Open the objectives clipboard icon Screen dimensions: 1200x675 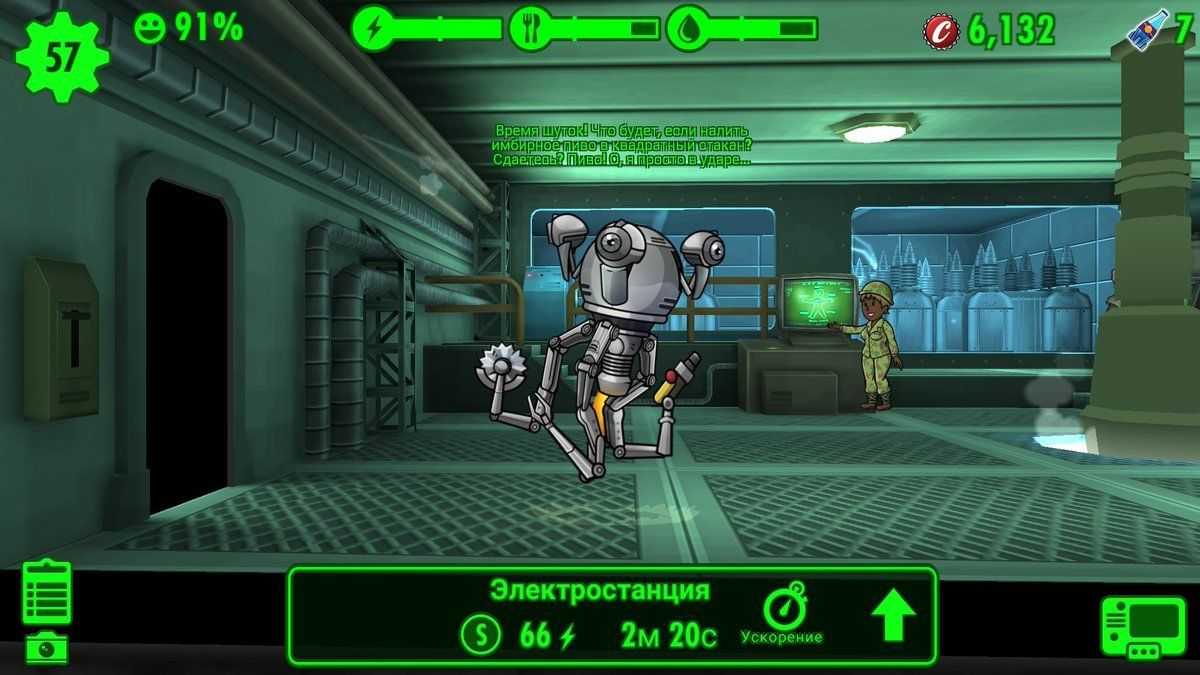pyautogui.click(x=47, y=592)
